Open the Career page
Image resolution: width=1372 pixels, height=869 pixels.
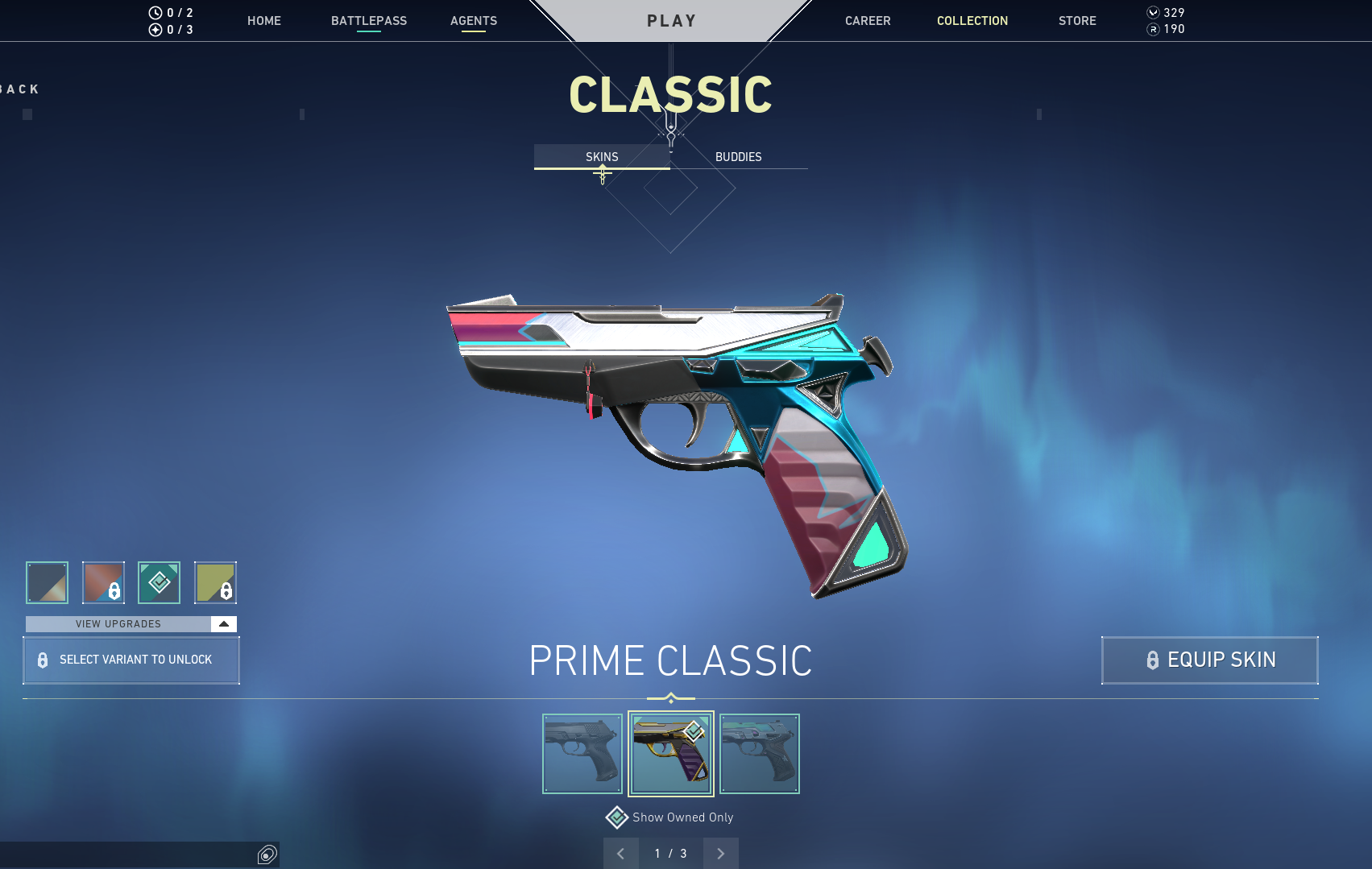click(x=868, y=21)
